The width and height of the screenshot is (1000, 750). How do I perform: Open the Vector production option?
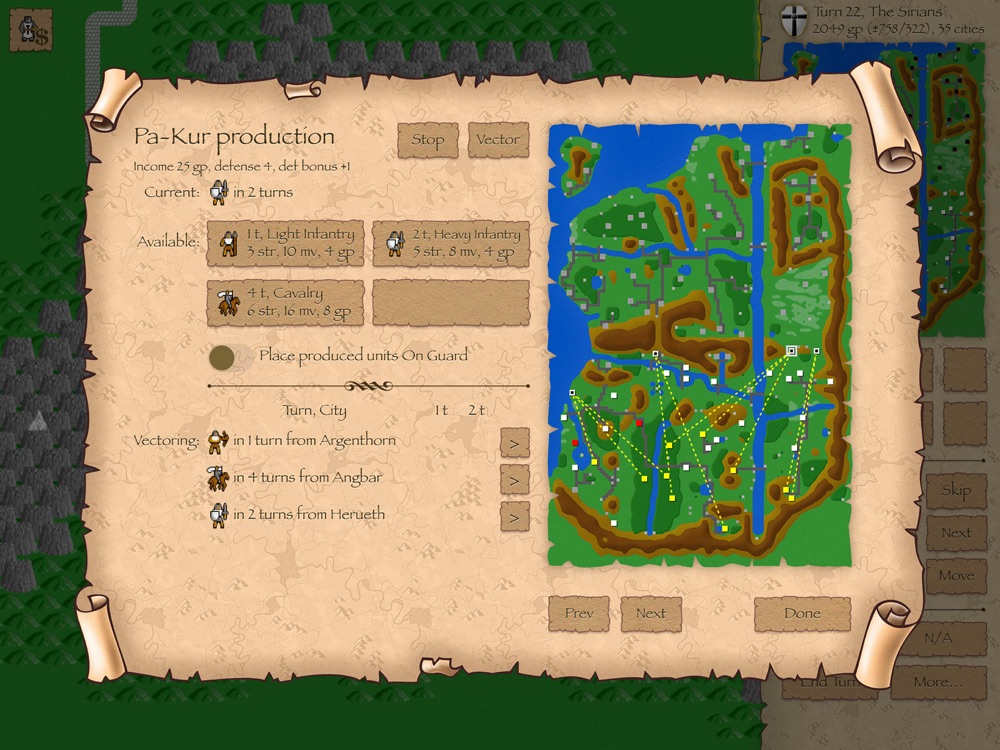point(497,140)
